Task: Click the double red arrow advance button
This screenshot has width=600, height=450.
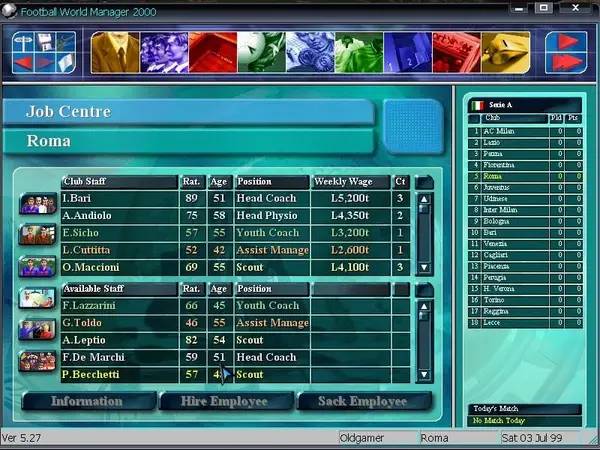Action: tap(566, 62)
